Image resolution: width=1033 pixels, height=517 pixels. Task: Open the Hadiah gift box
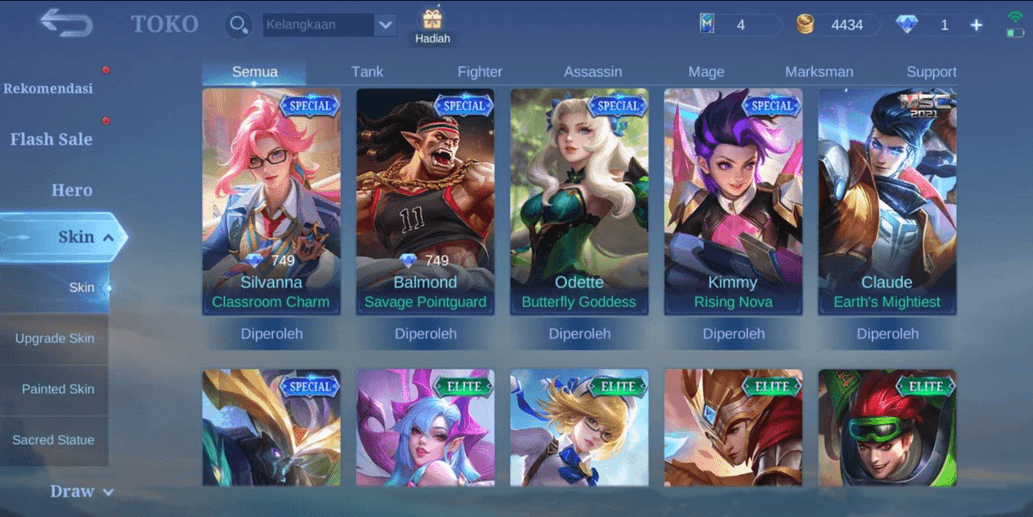point(432,26)
